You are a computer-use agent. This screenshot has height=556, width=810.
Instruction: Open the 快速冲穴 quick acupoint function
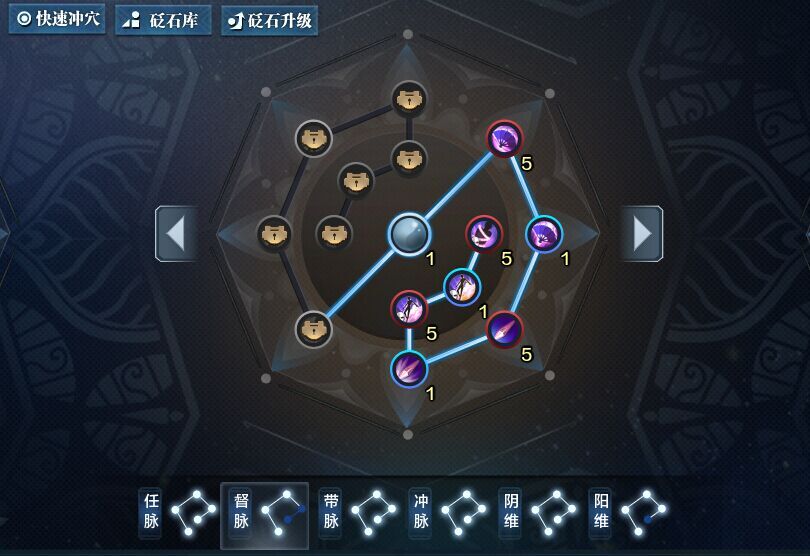58,20
